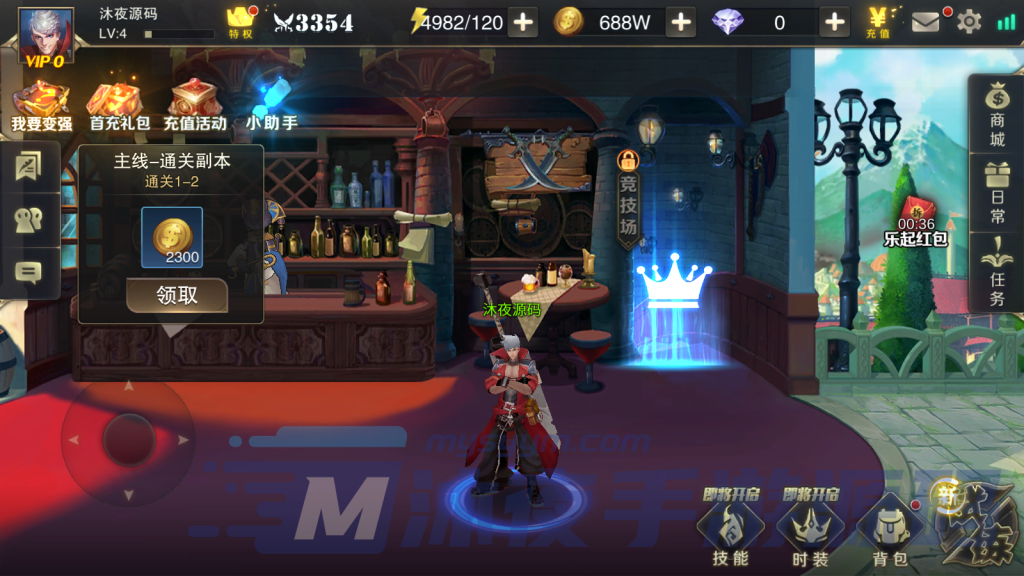This screenshot has height=576, width=1024.
Task: Open 我要变强 power-up guide
Action: point(41,105)
